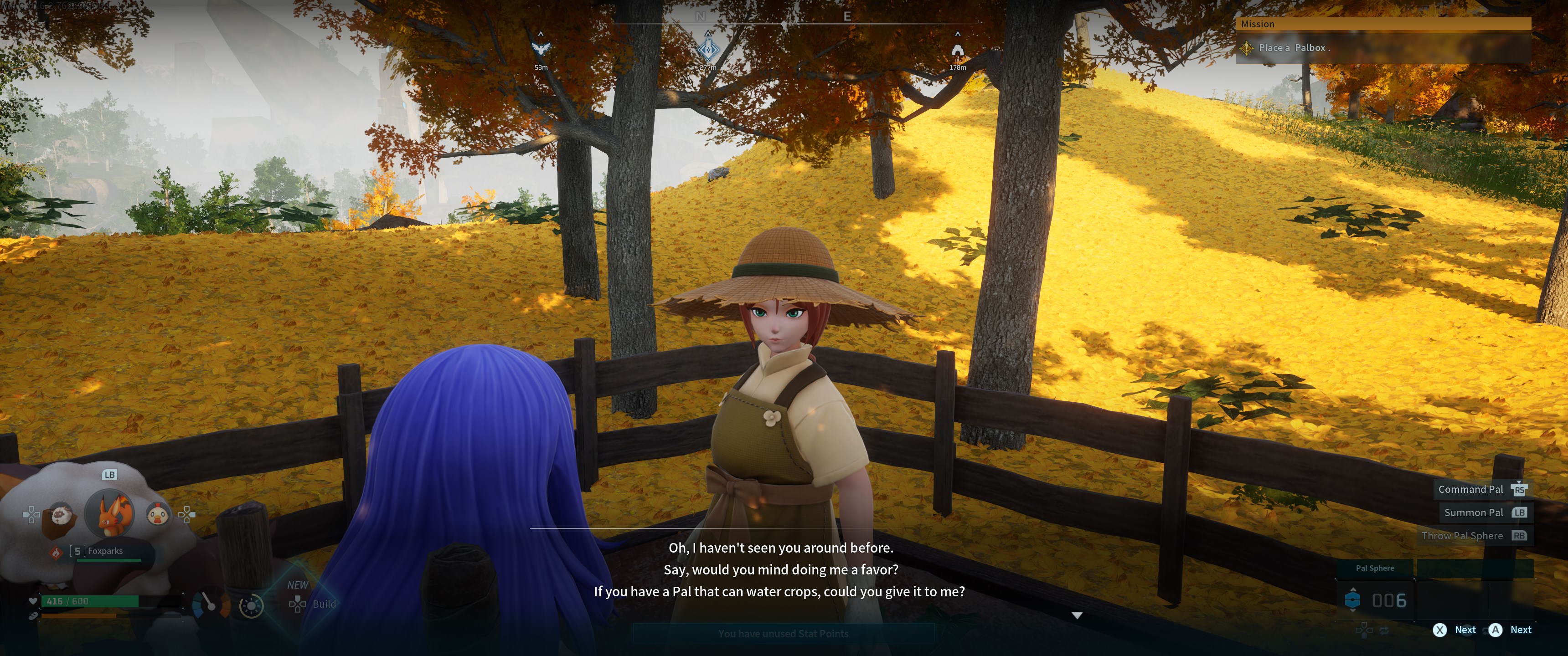Advance dialogue with the down arrow
The width and height of the screenshot is (1568, 656).
tap(1077, 616)
